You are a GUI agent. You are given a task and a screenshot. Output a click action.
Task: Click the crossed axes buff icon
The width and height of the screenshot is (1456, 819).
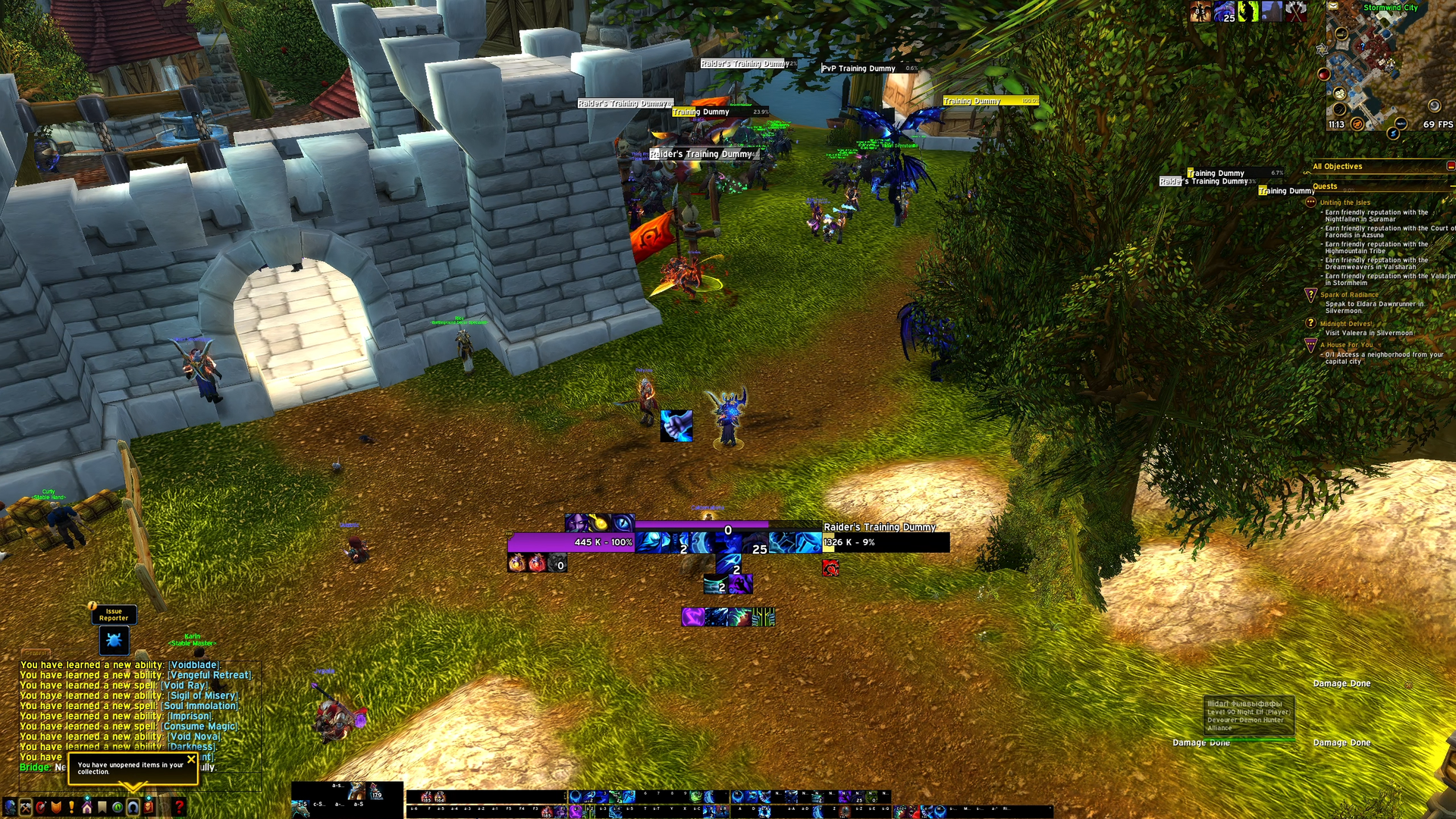(1296, 11)
